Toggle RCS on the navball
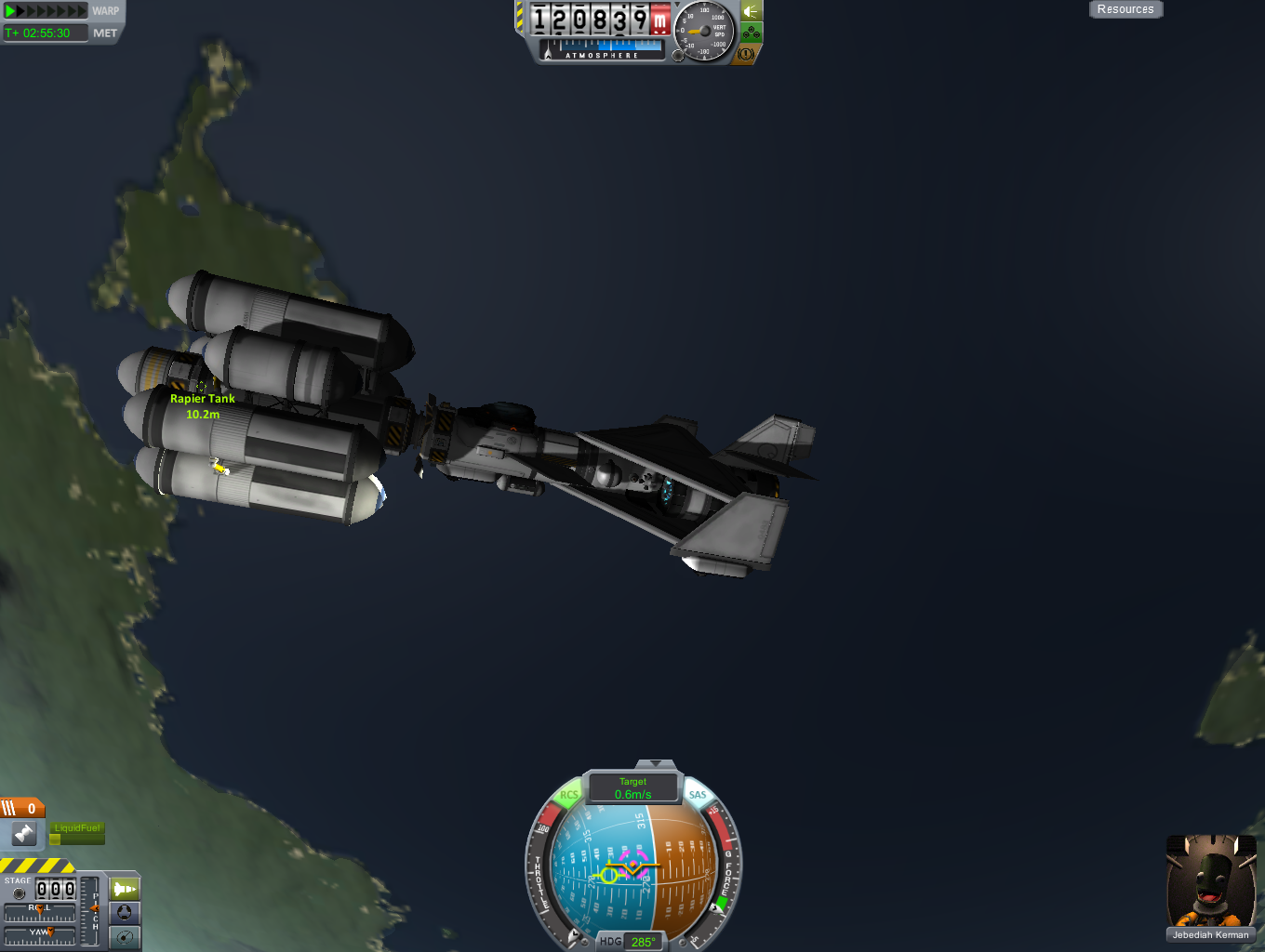 [x=568, y=795]
